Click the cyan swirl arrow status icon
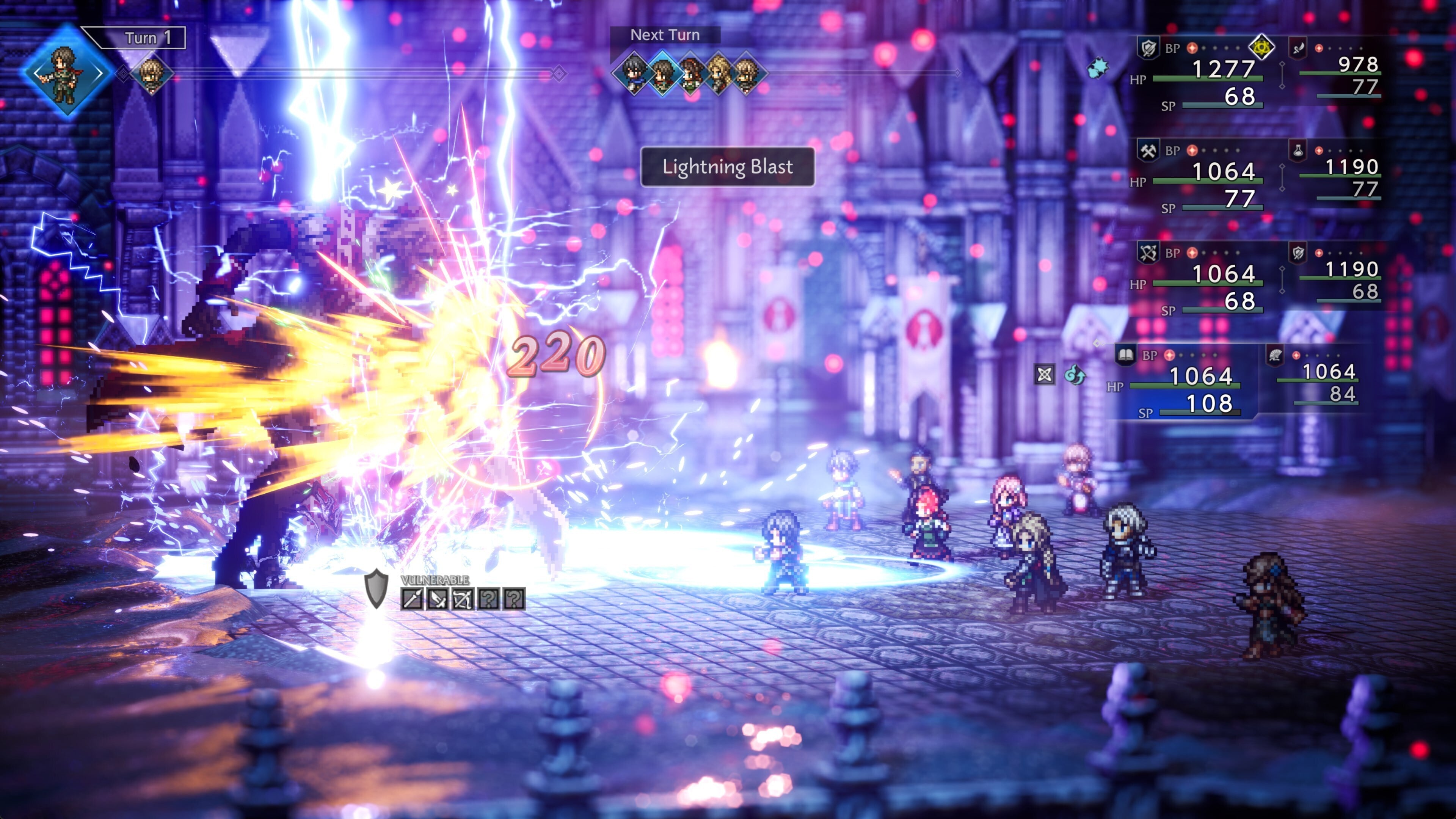This screenshot has width=1456, height=819. point(1075,374)
